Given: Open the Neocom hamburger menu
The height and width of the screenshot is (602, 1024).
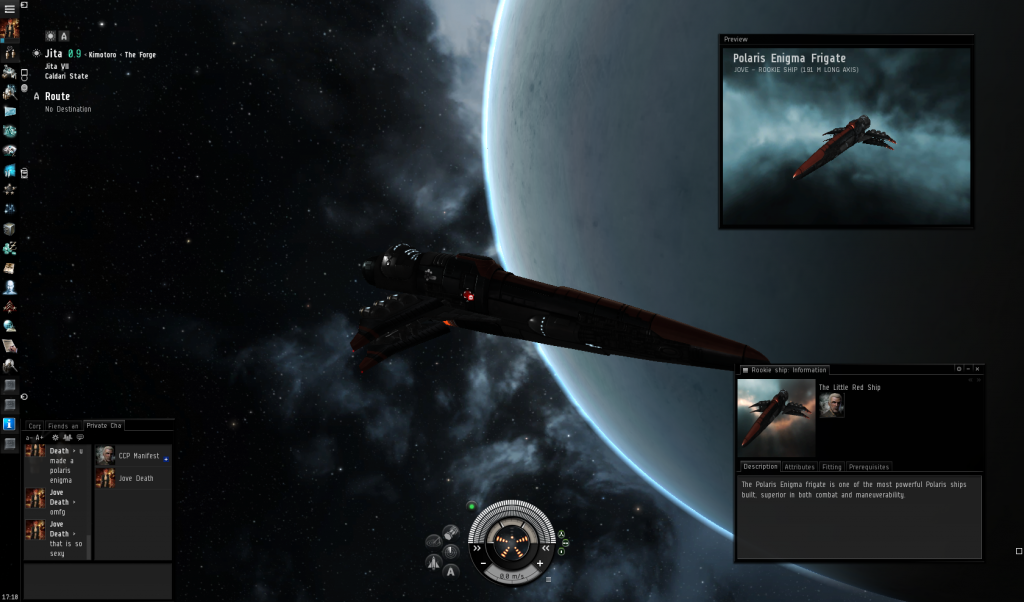Looking at the screenshot, I should click(10, 9).
